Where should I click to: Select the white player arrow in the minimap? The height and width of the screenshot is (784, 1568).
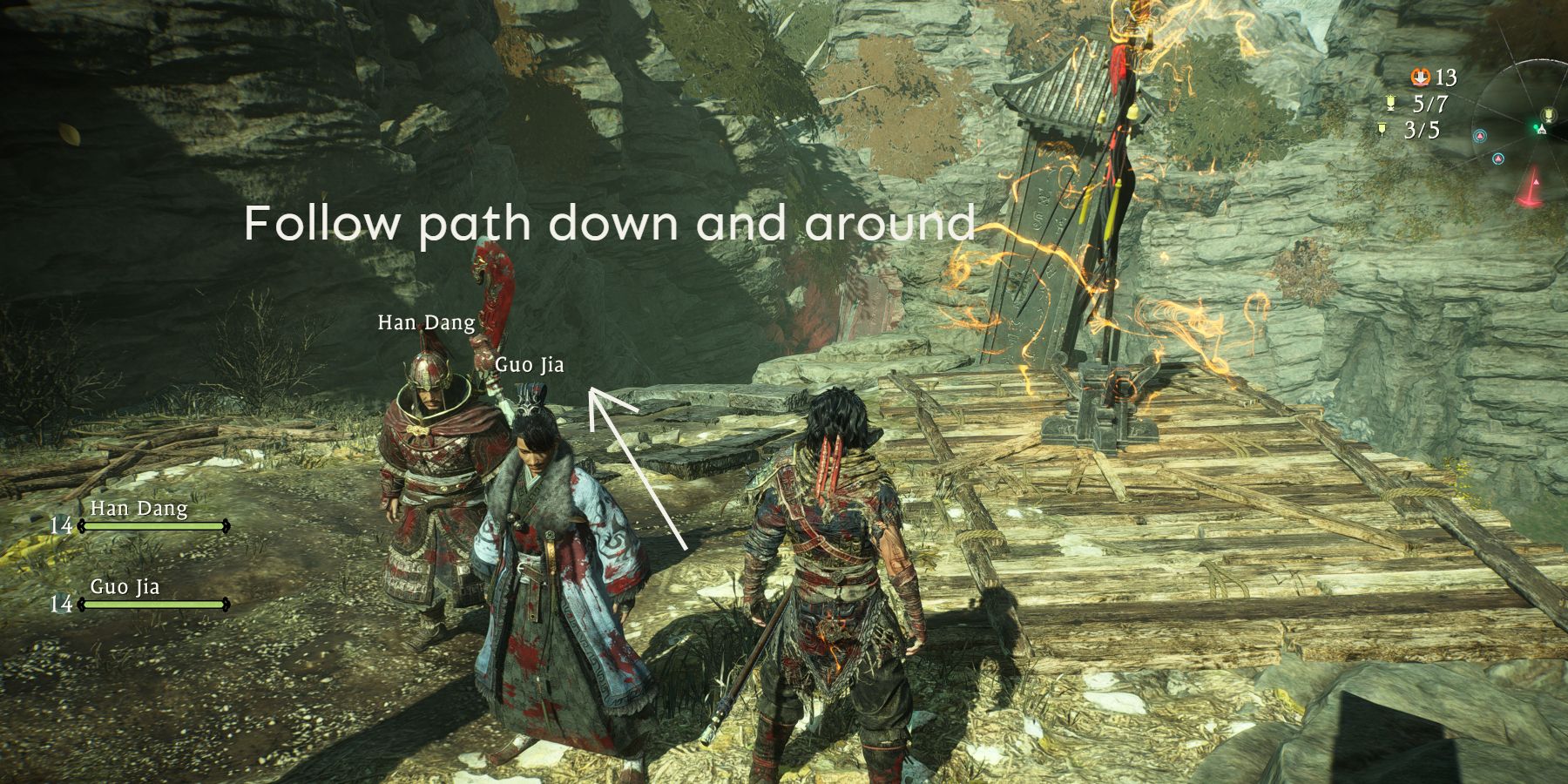tap(1541, 129)
